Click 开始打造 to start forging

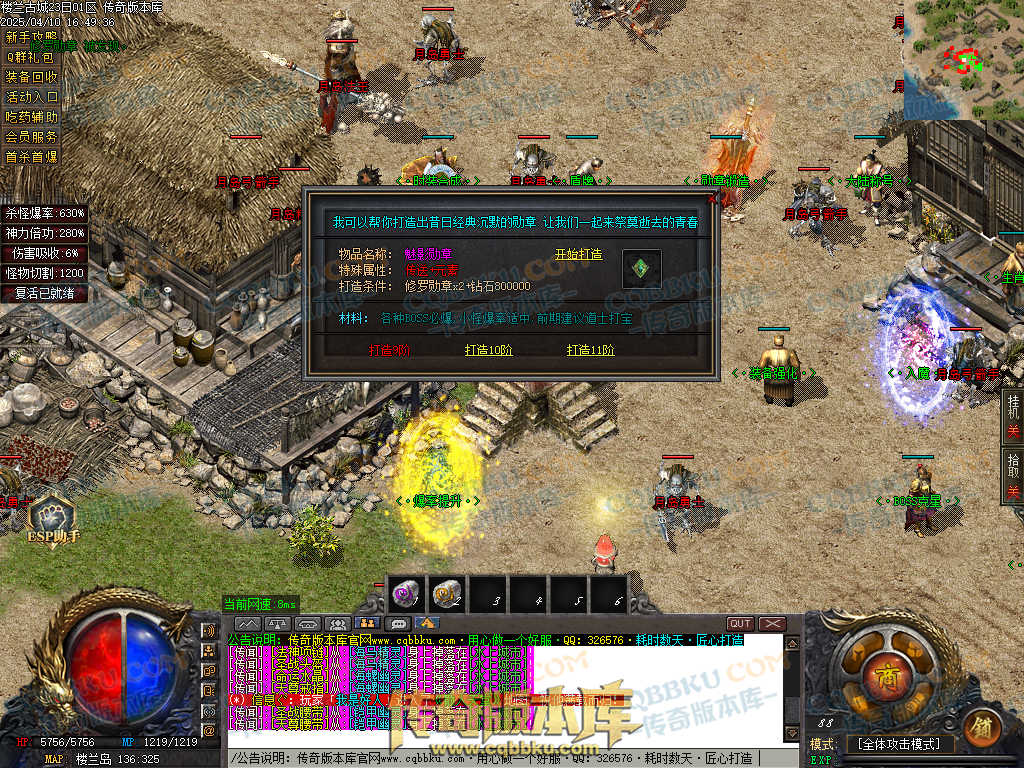tap(579, 254)
